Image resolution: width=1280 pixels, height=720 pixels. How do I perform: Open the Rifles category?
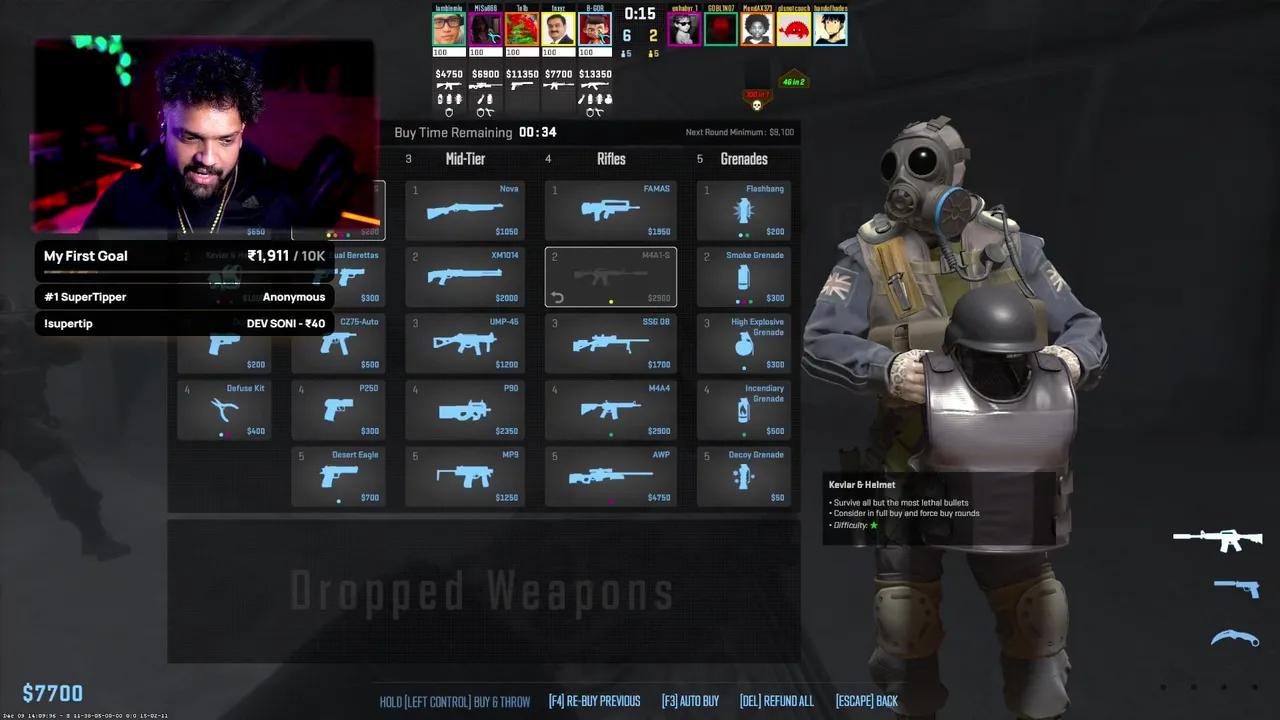[x=611, y=159]
